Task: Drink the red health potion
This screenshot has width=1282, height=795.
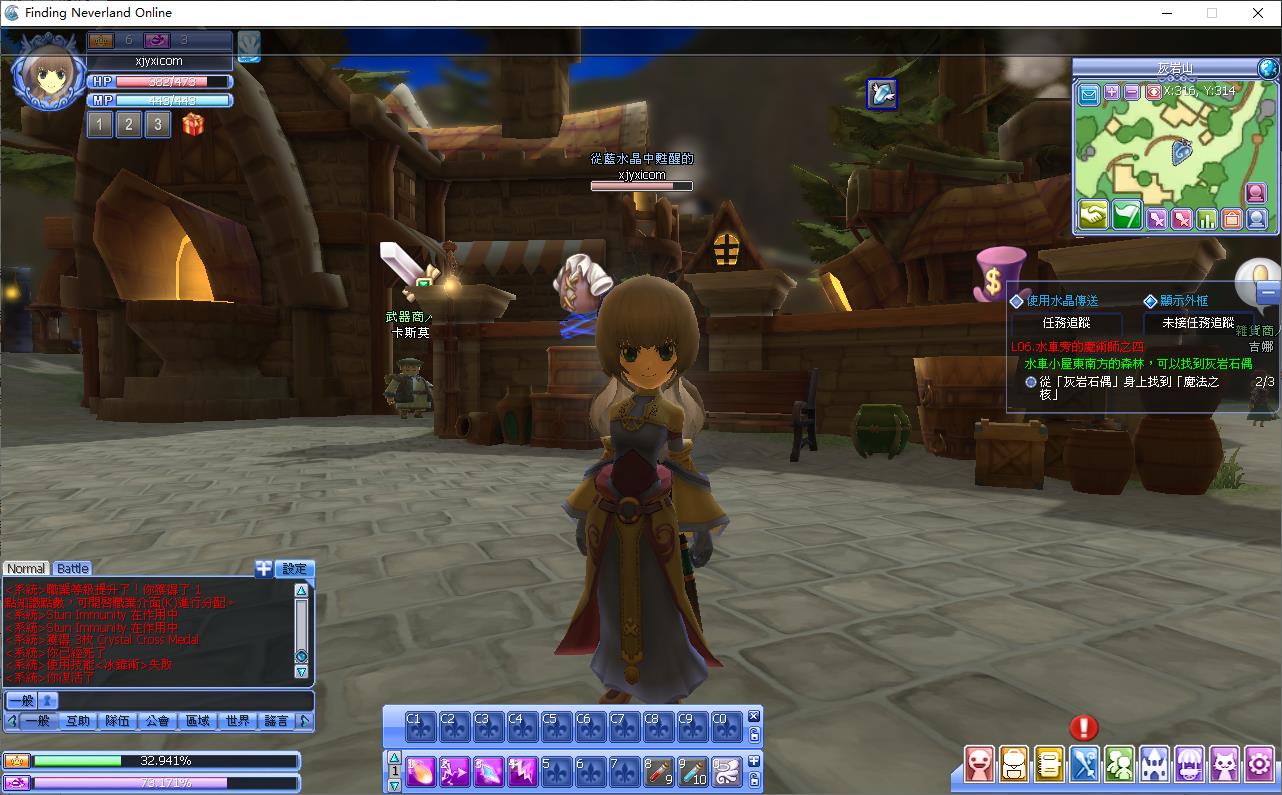Action: 659,771
